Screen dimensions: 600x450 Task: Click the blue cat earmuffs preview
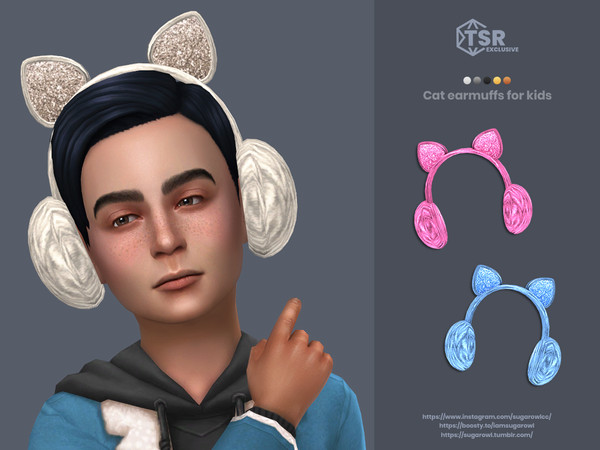(501, 320)
